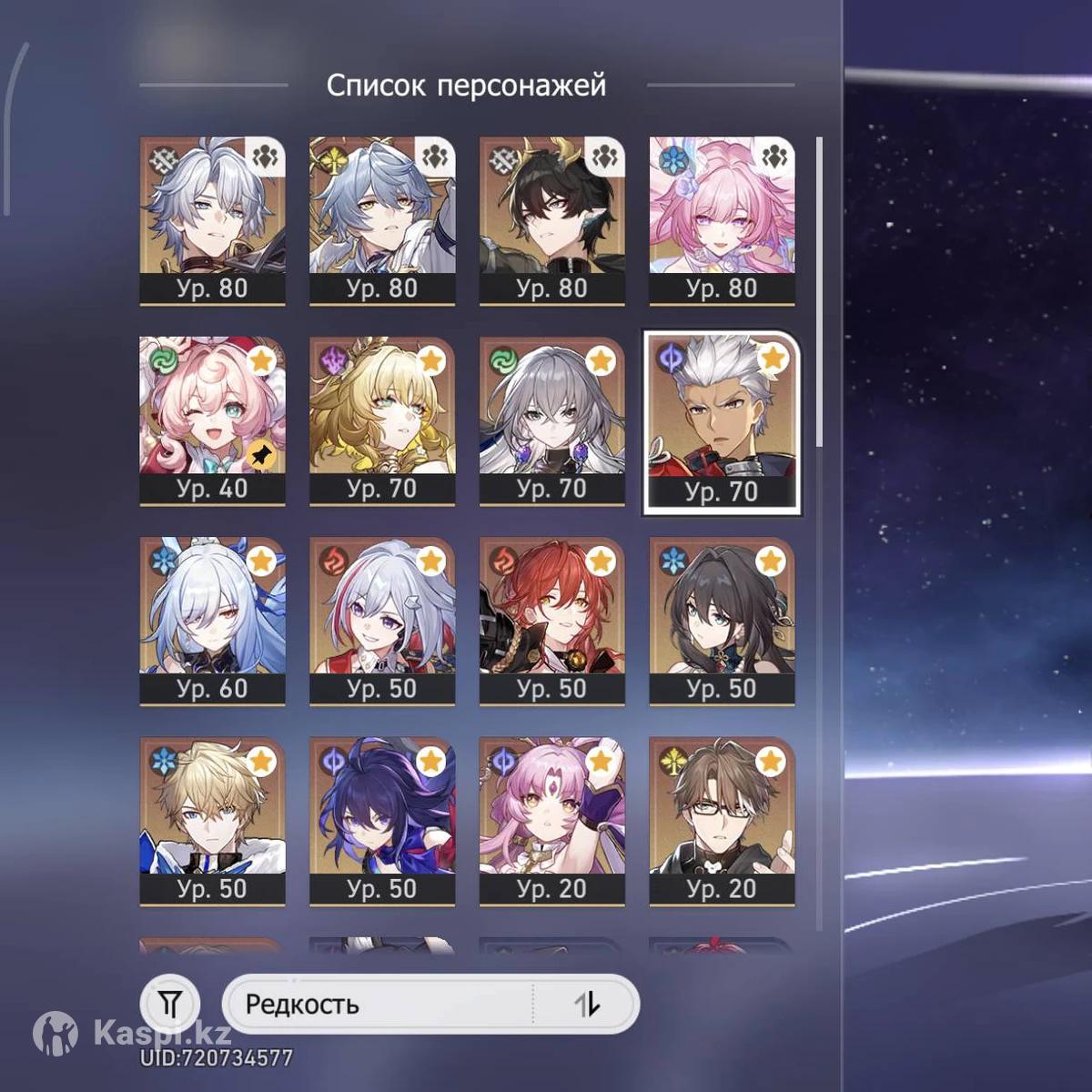This screenshot has height=1092, width=1092.
Task: Choose the pink-haired level 20 character
Action: tap(551, 821)
